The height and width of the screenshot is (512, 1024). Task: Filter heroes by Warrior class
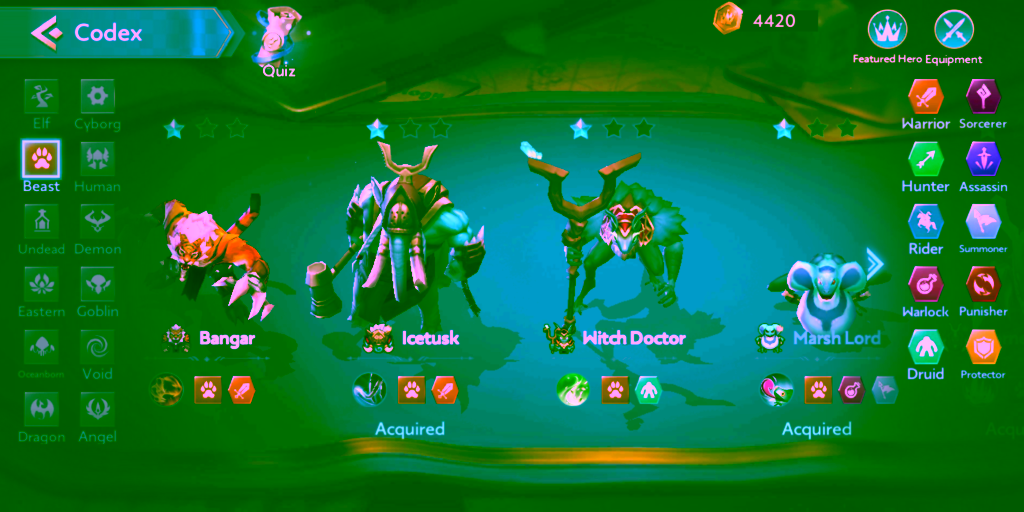pos(925,98)
